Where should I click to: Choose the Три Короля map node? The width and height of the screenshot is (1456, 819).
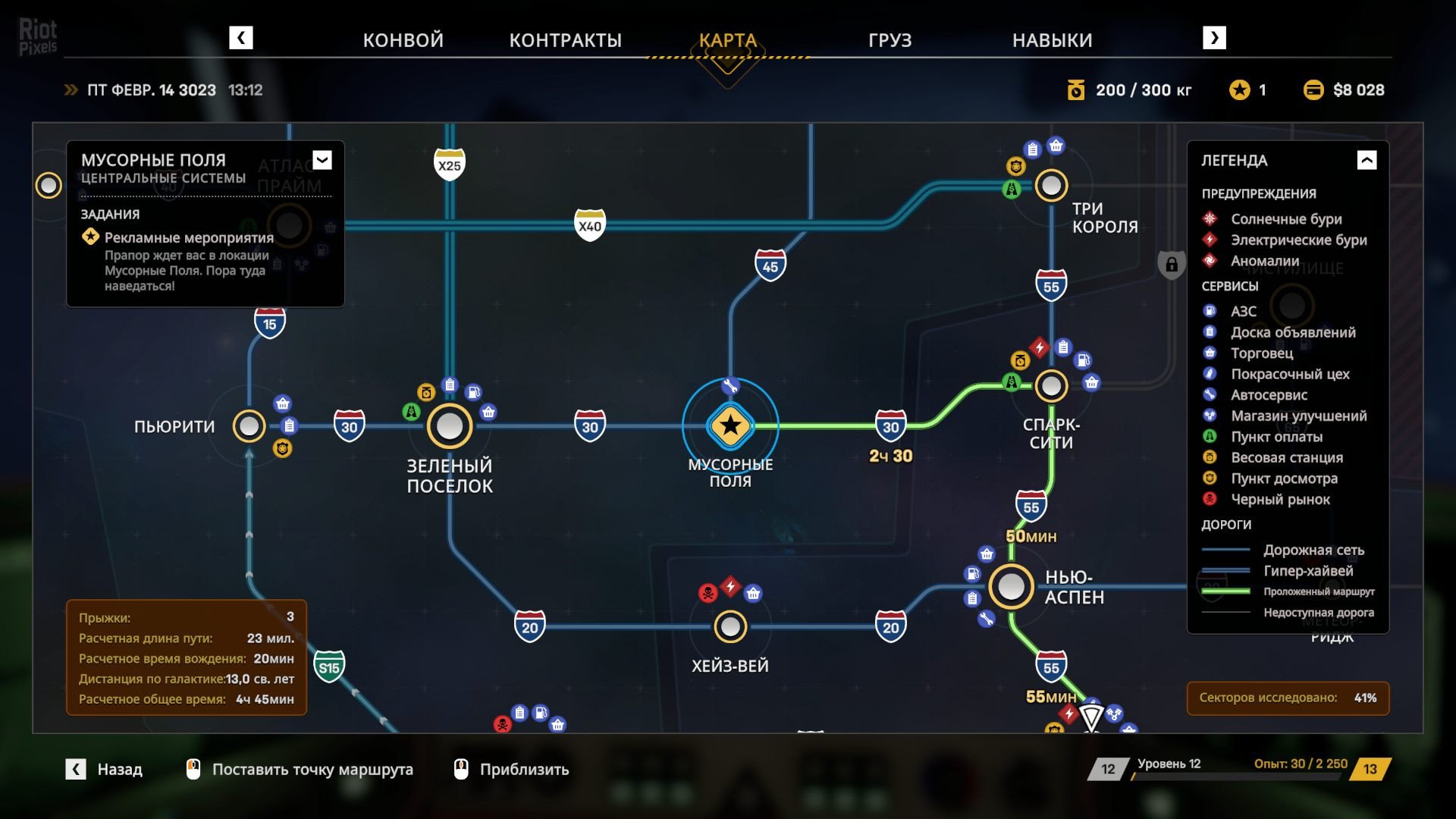click(x=1051, y=185)
